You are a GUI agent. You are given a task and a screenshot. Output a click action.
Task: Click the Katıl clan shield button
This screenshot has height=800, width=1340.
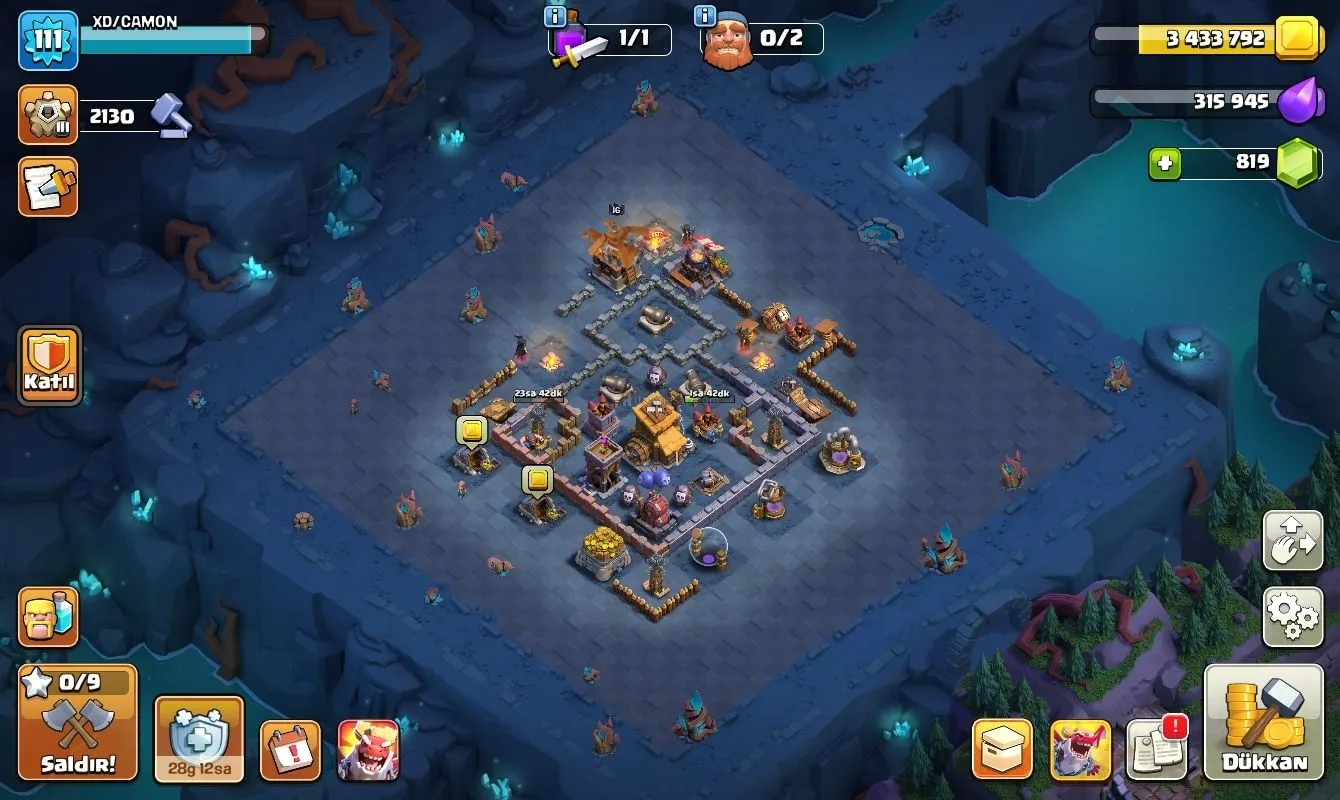(x=49, y=365)
